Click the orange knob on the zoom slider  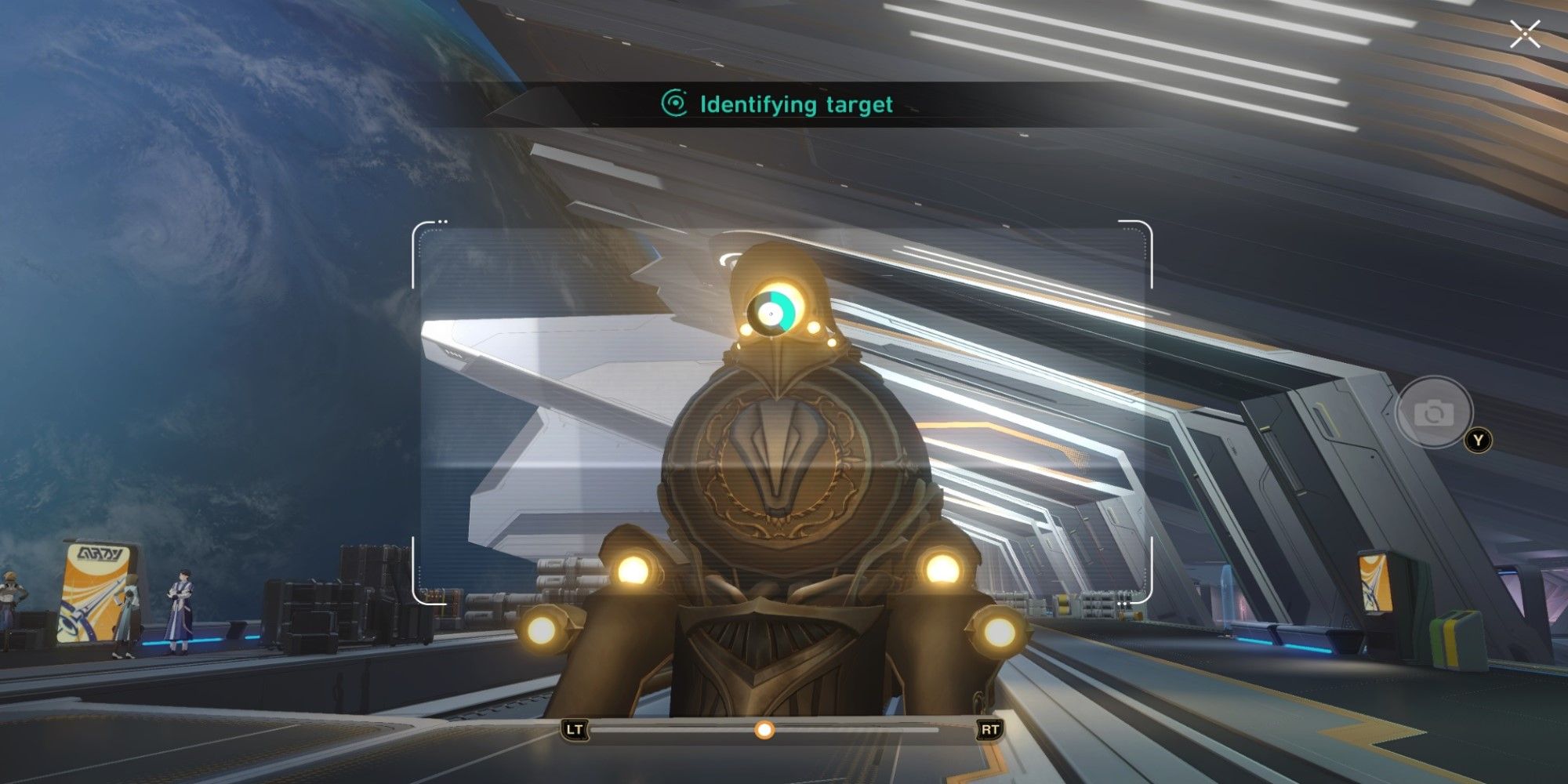764,731
